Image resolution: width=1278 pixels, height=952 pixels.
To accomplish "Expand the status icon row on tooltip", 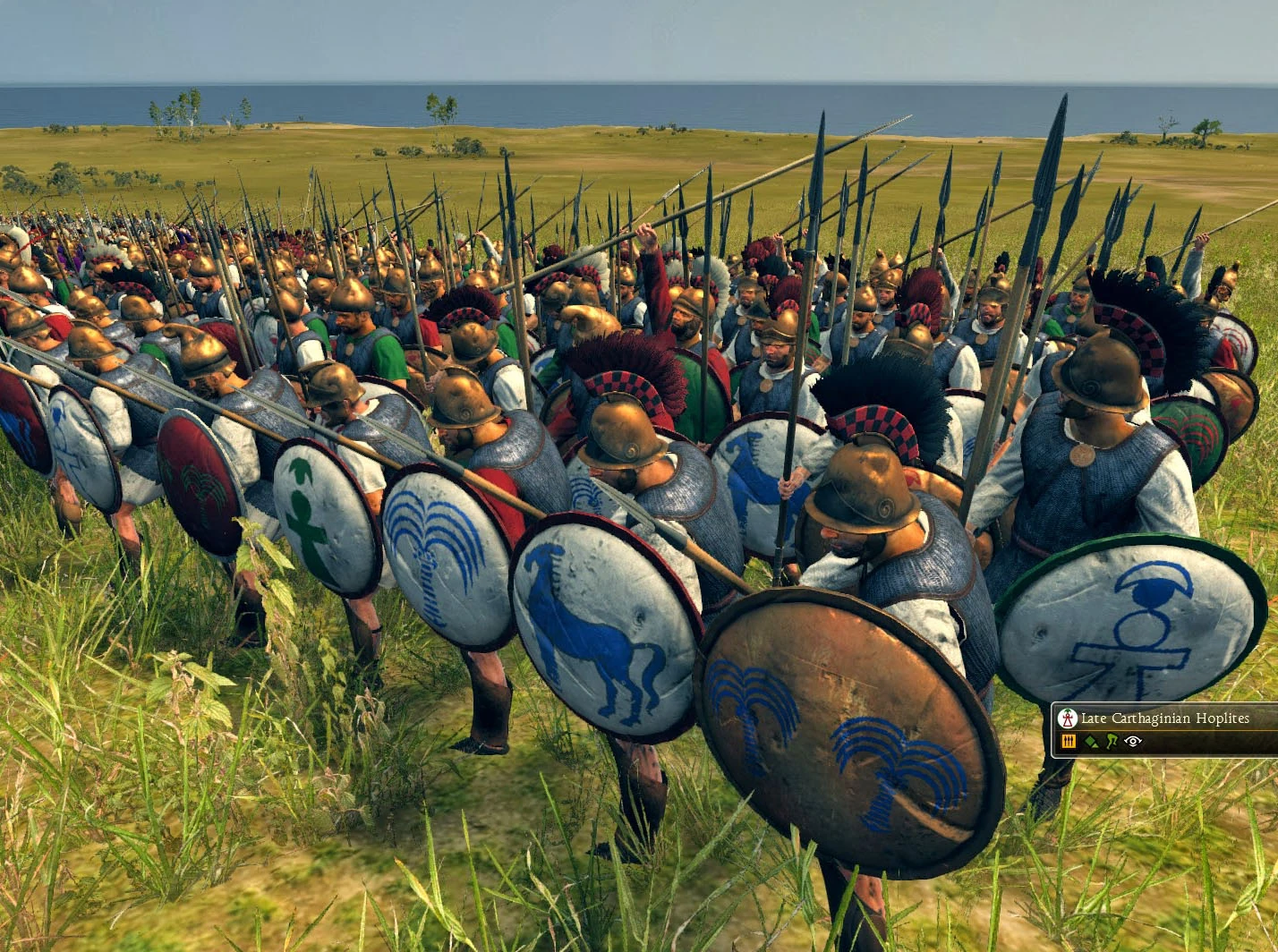I will click(1101, 741).
